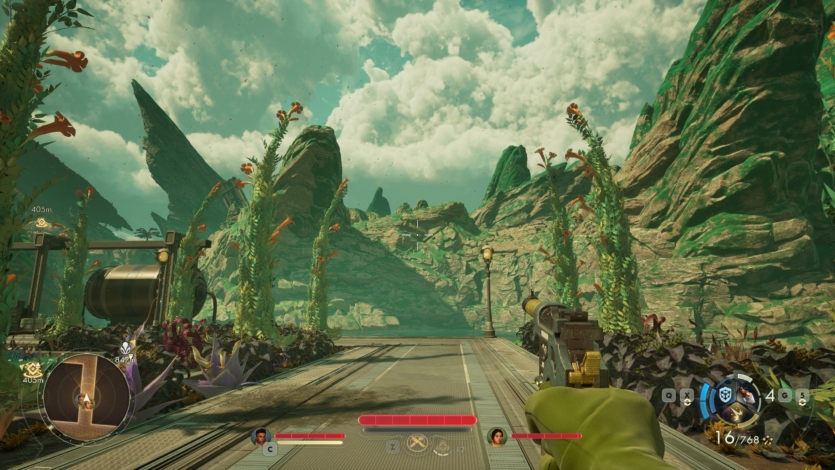The image size is (835, 470).
Task: Select the 405m objective marker at top left
Action: pos(42,223)
